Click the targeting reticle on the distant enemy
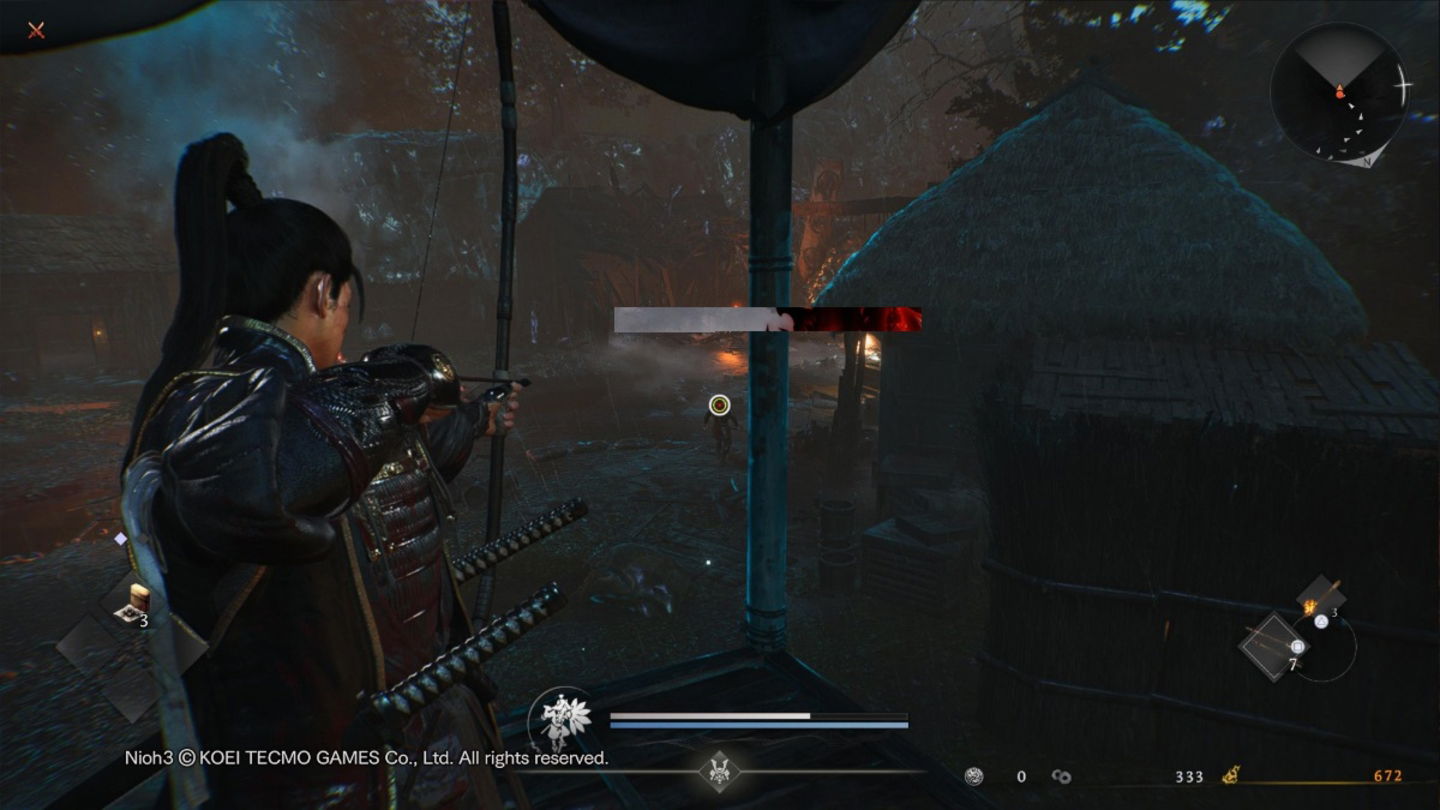The width and height of the screenshot is (1440, 810). [x=719, y=403]
